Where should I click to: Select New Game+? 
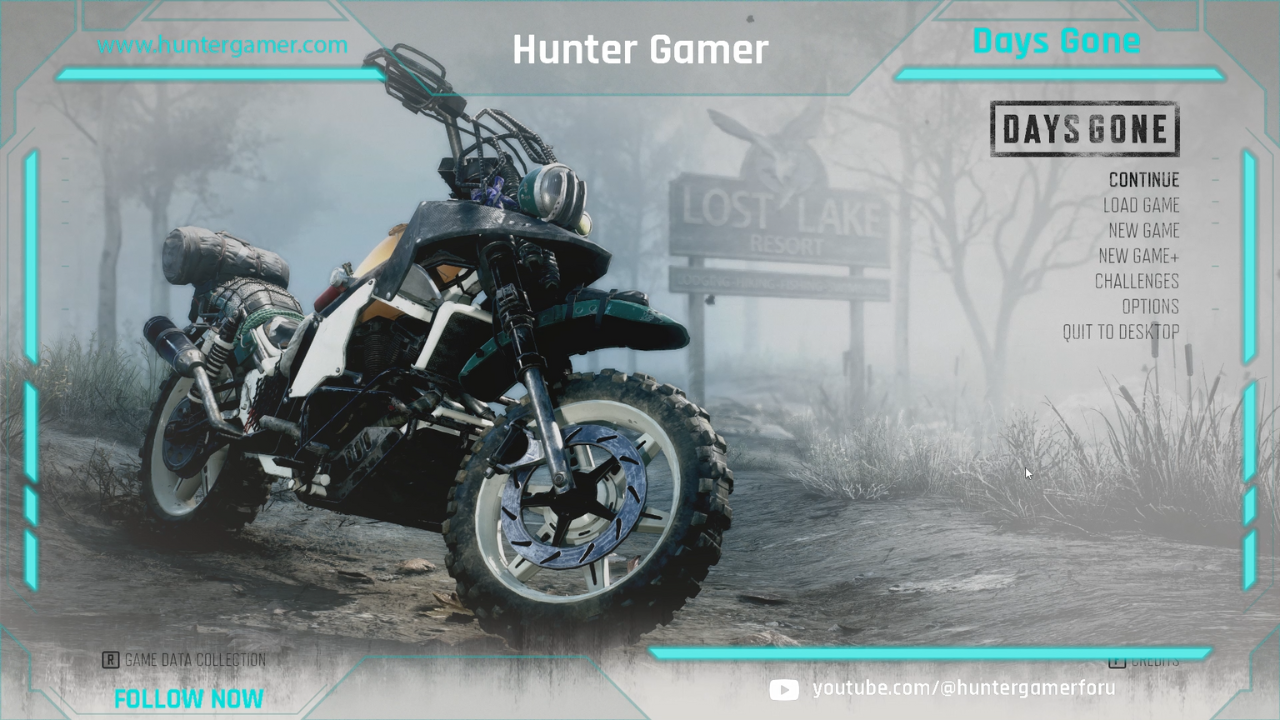(x=1141, y=256)
